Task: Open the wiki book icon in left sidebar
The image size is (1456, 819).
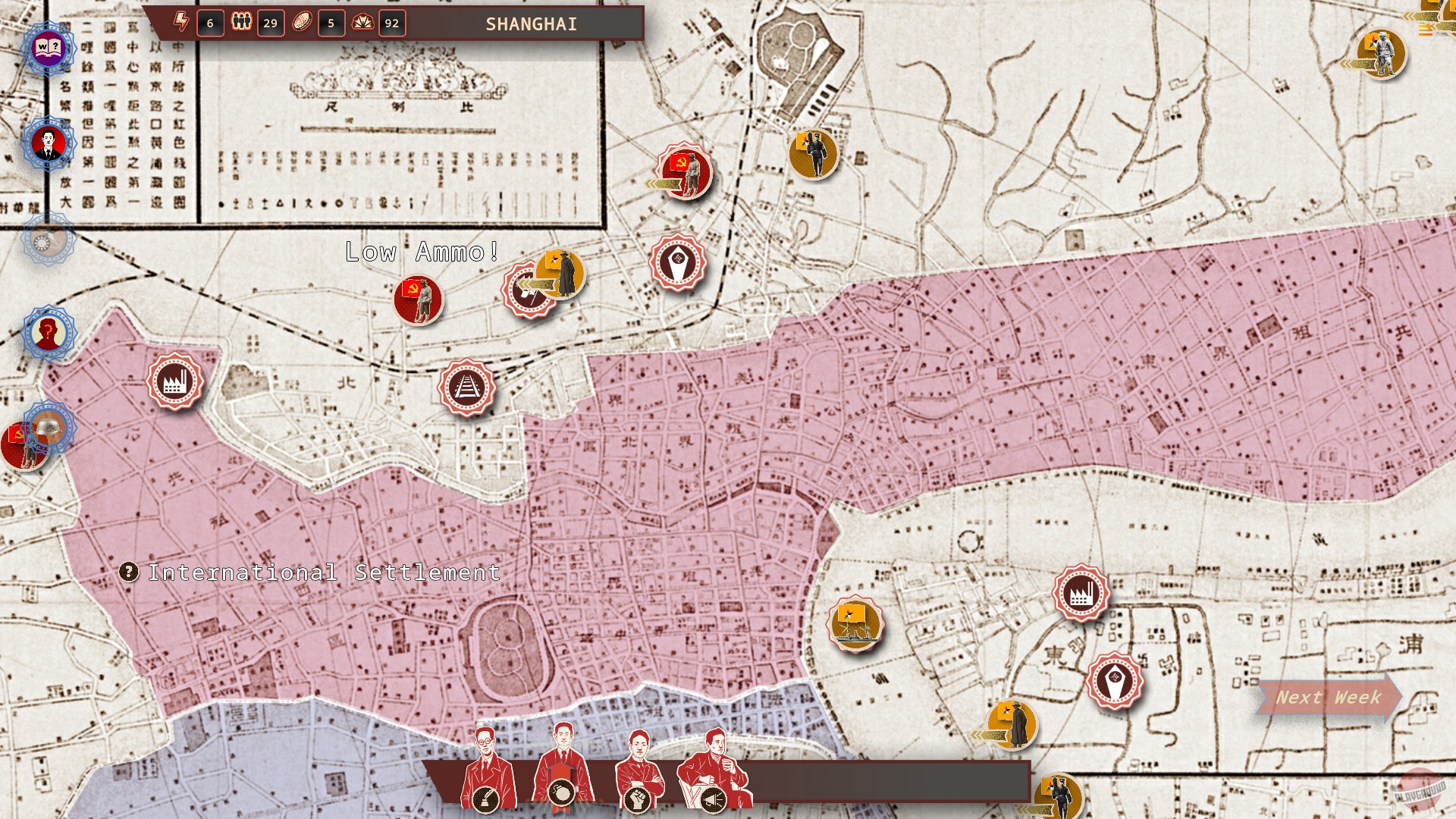Action: click(47, 47)
